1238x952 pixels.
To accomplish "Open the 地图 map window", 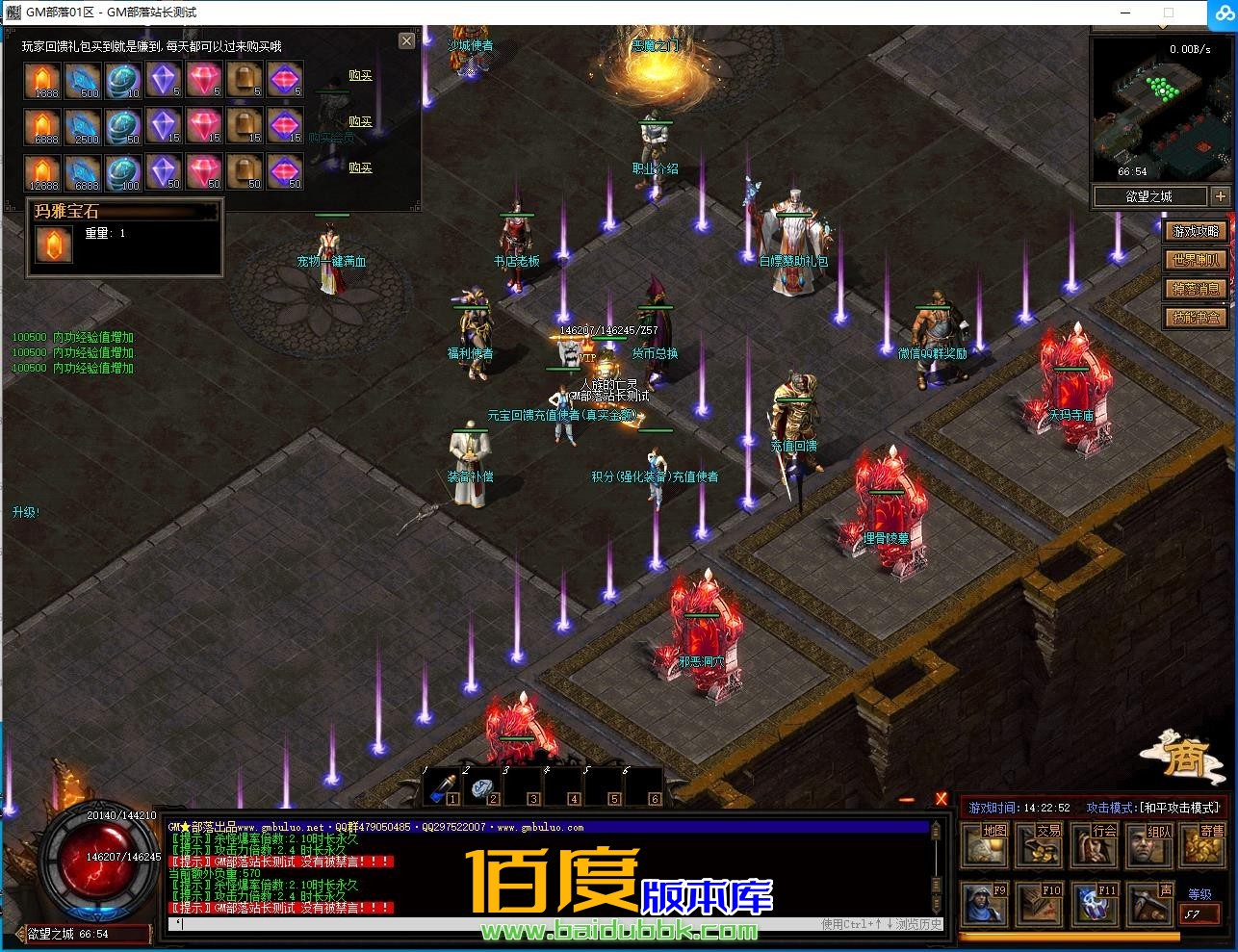I will click(984, 845).
